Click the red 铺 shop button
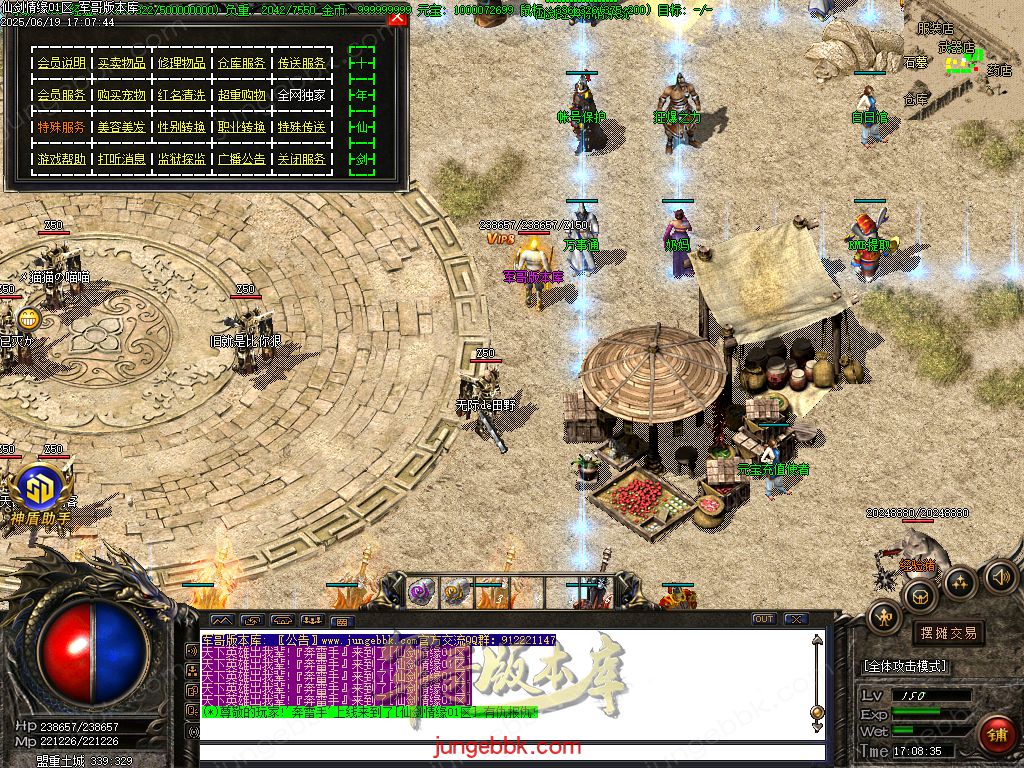Image resolution: width=1024 pixels, height=768 pixels. point(996,734)
